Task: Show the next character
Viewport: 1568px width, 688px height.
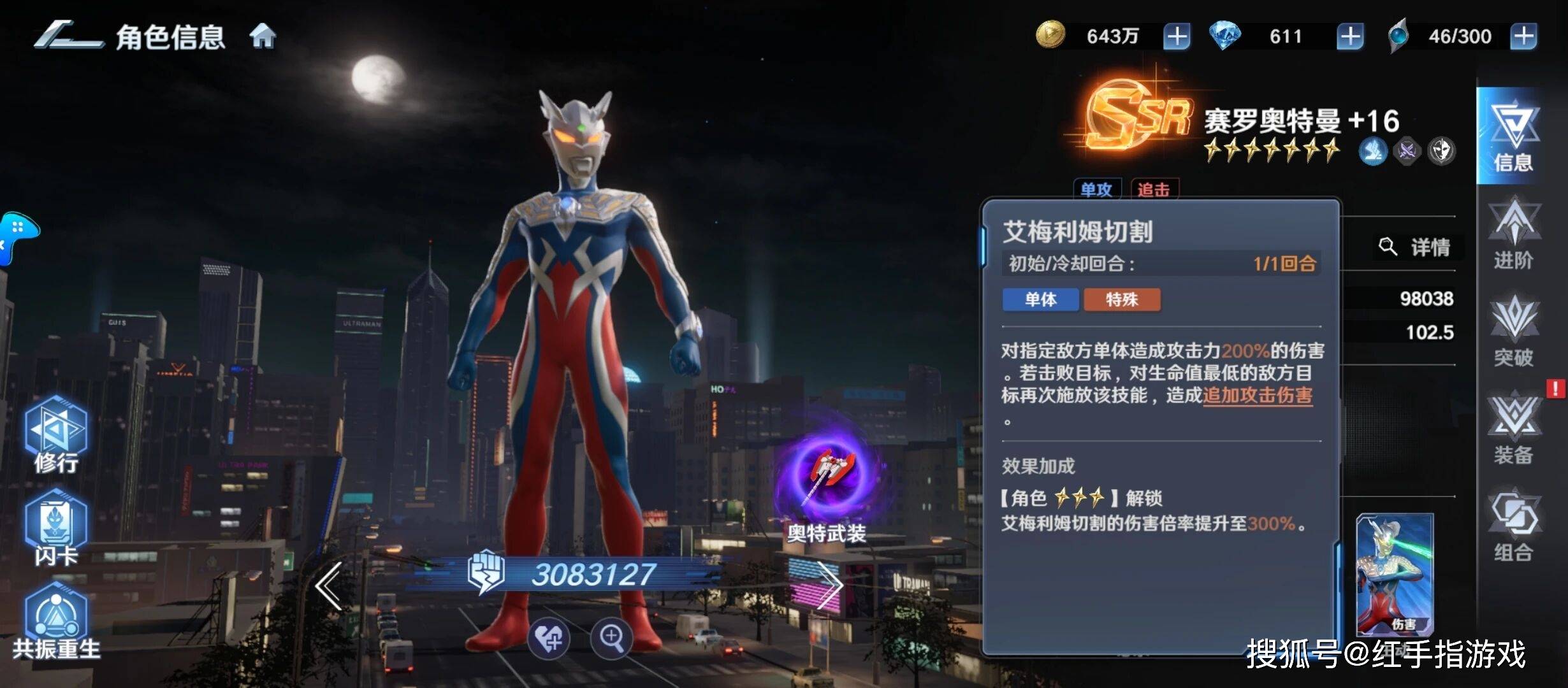Action: [829, 586]
